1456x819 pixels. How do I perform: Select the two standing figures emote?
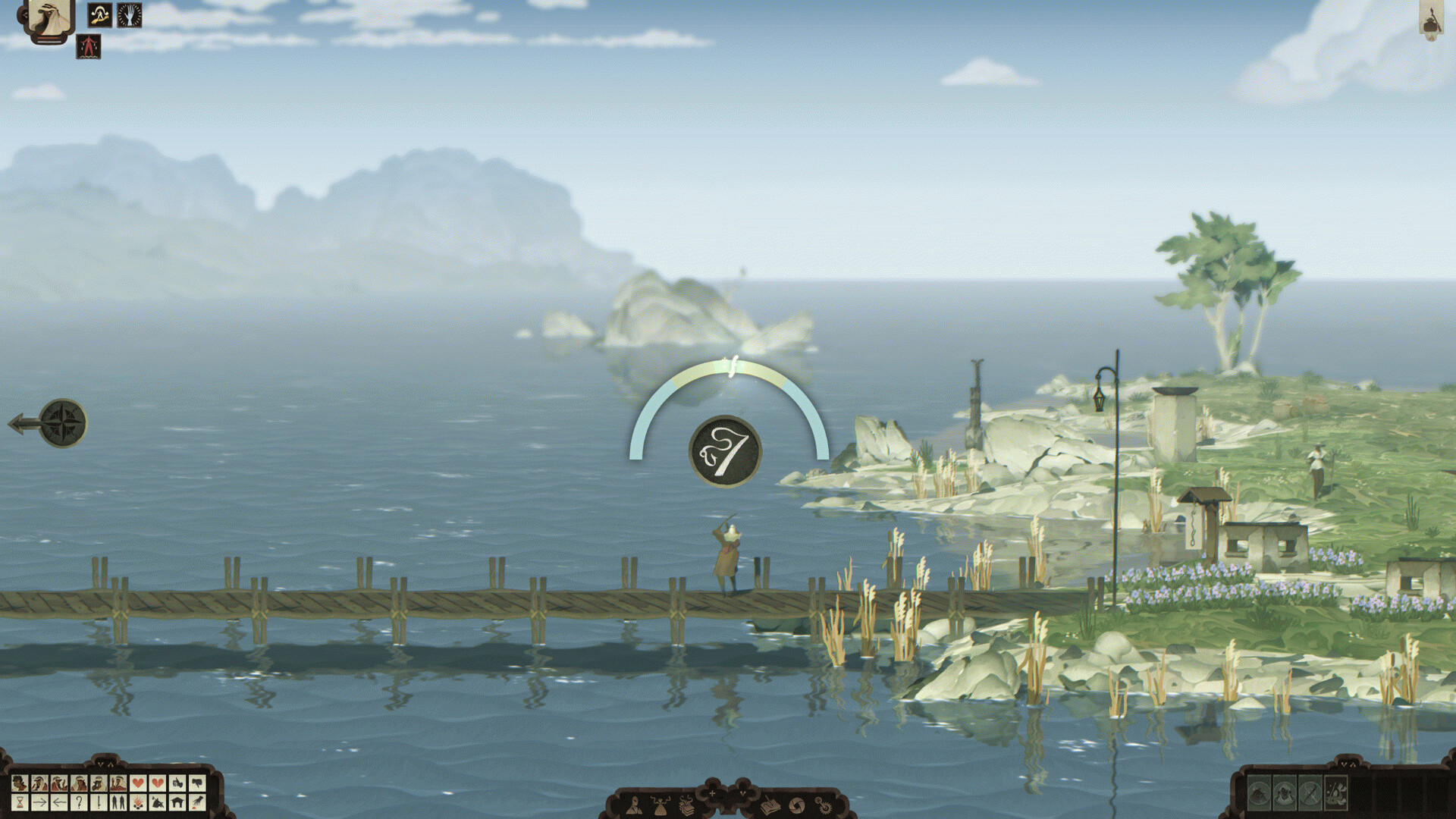pyautogui.click(x=118, y=802)
